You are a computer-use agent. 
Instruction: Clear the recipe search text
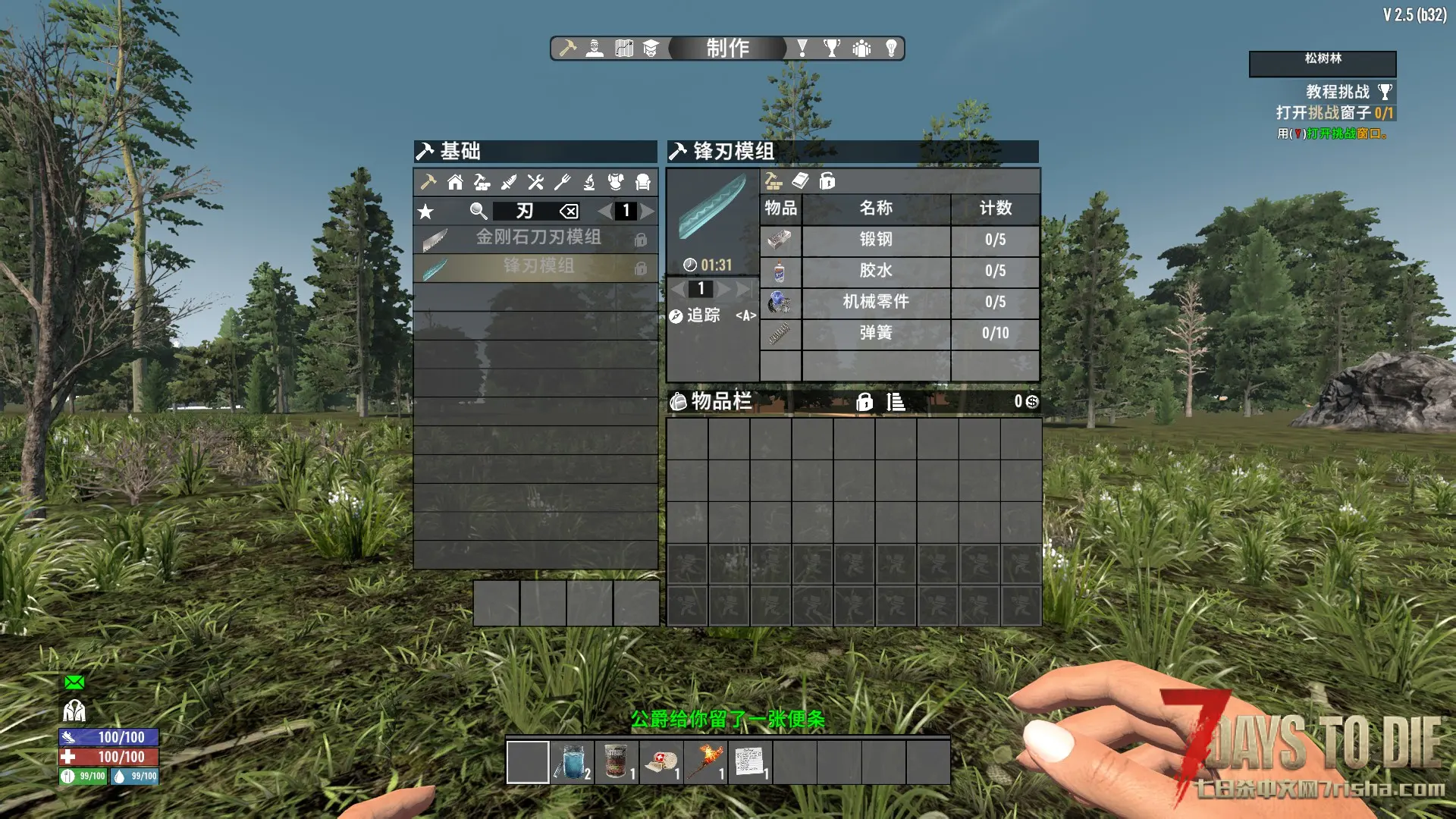569,212
